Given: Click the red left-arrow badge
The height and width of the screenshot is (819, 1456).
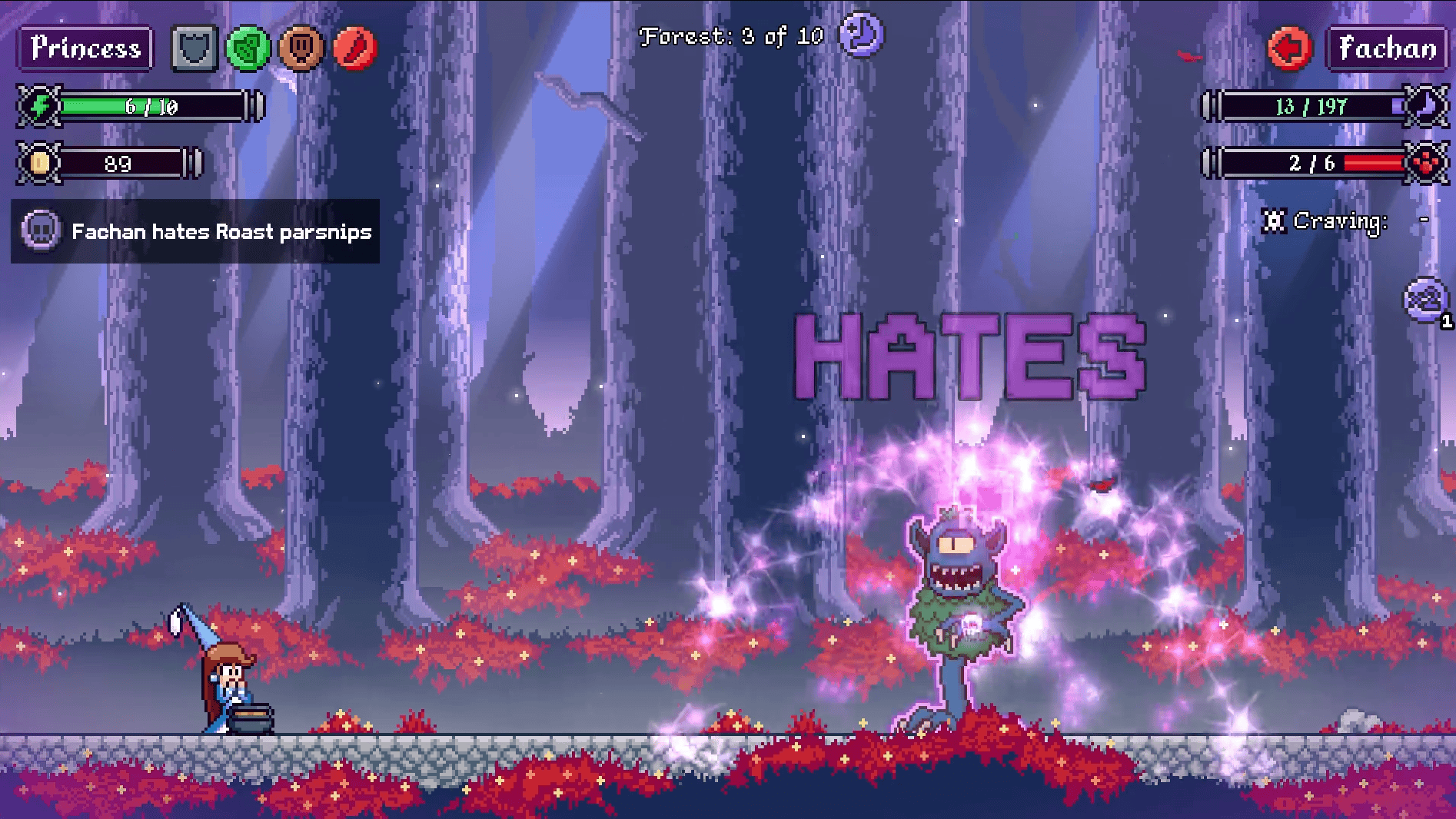Looking at the screenshot, I should coord(1289,48).
